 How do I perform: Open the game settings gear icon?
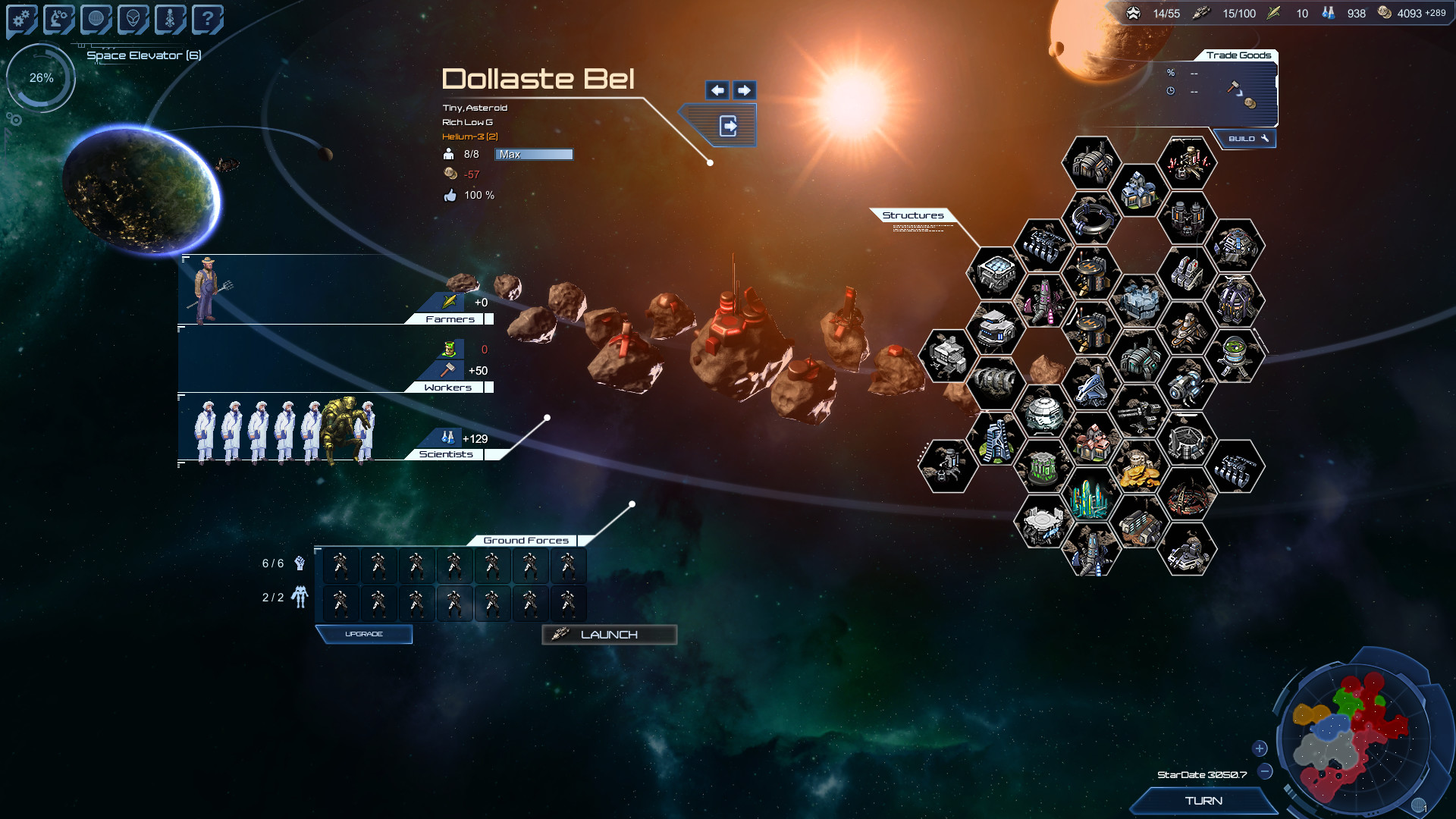click(20, 18)
